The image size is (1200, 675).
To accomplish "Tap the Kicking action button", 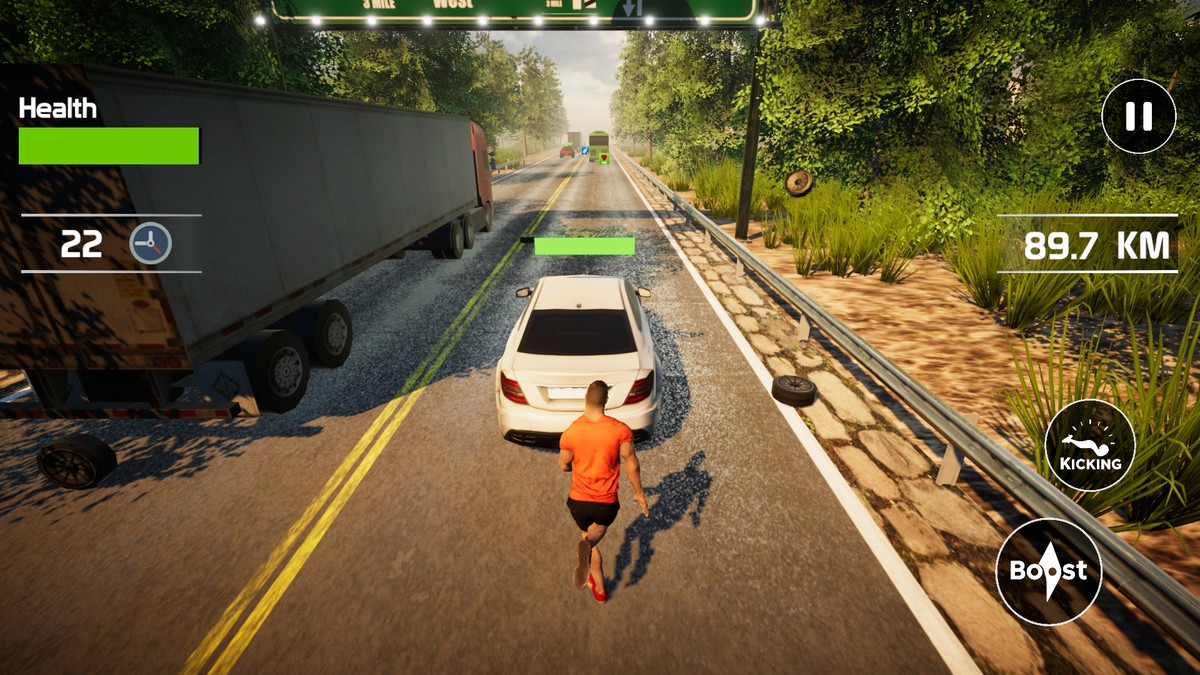I will click(1090, 444).
